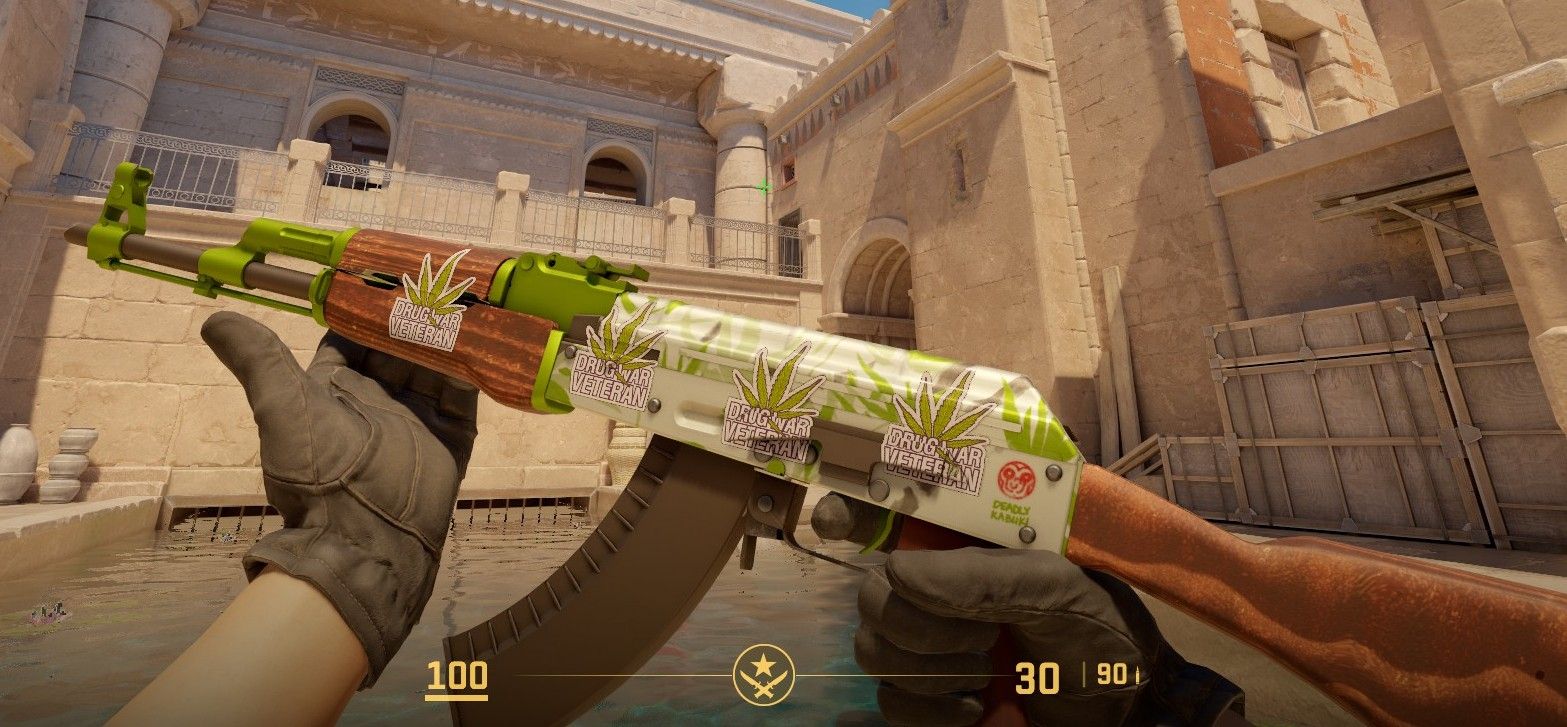Click the crossed swords on the HUD emblem

763,686
